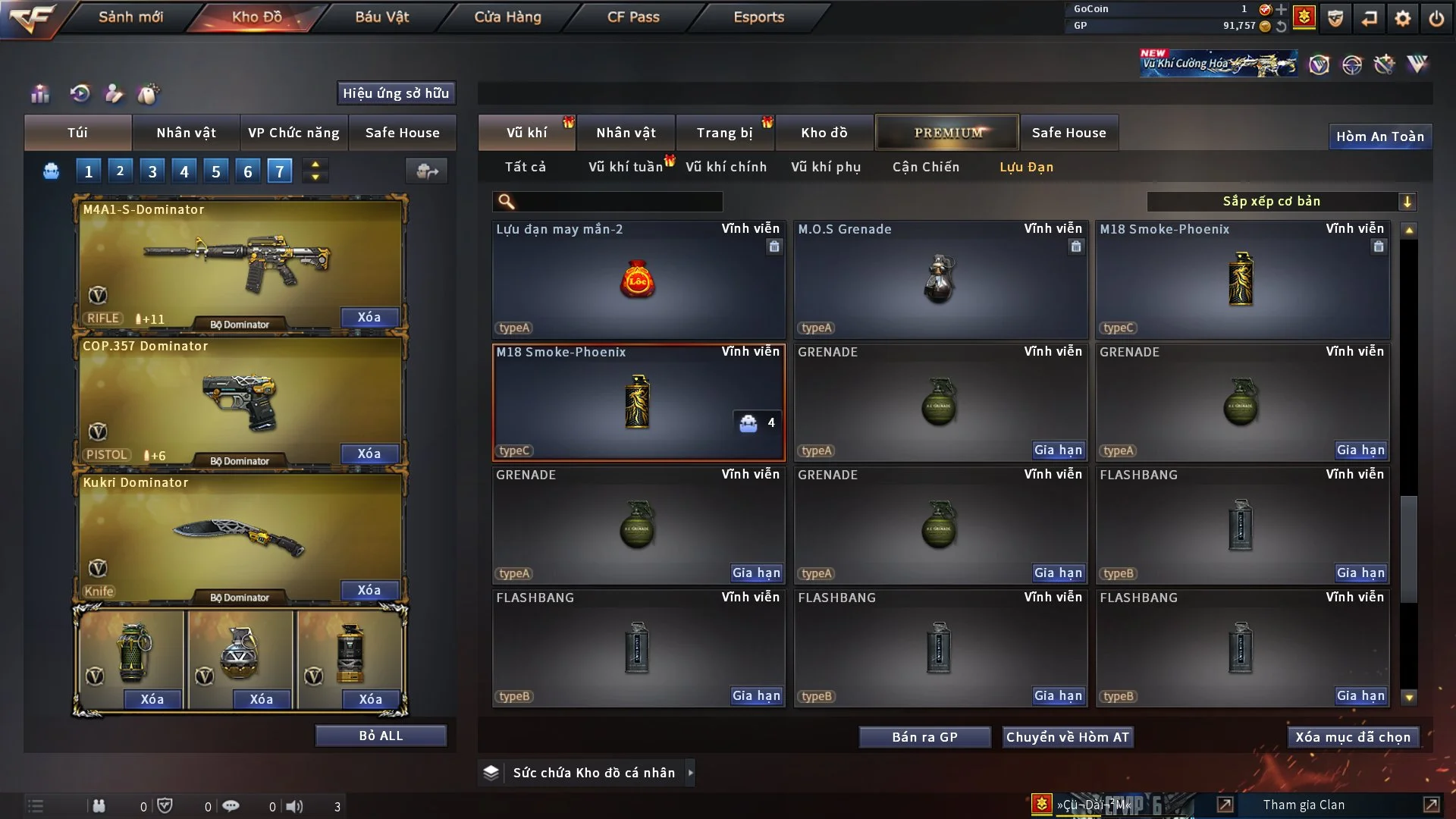Remove the Kukri Dominator knife with Xóa
The image size is (1456, 819).
[x=369, y=590]
